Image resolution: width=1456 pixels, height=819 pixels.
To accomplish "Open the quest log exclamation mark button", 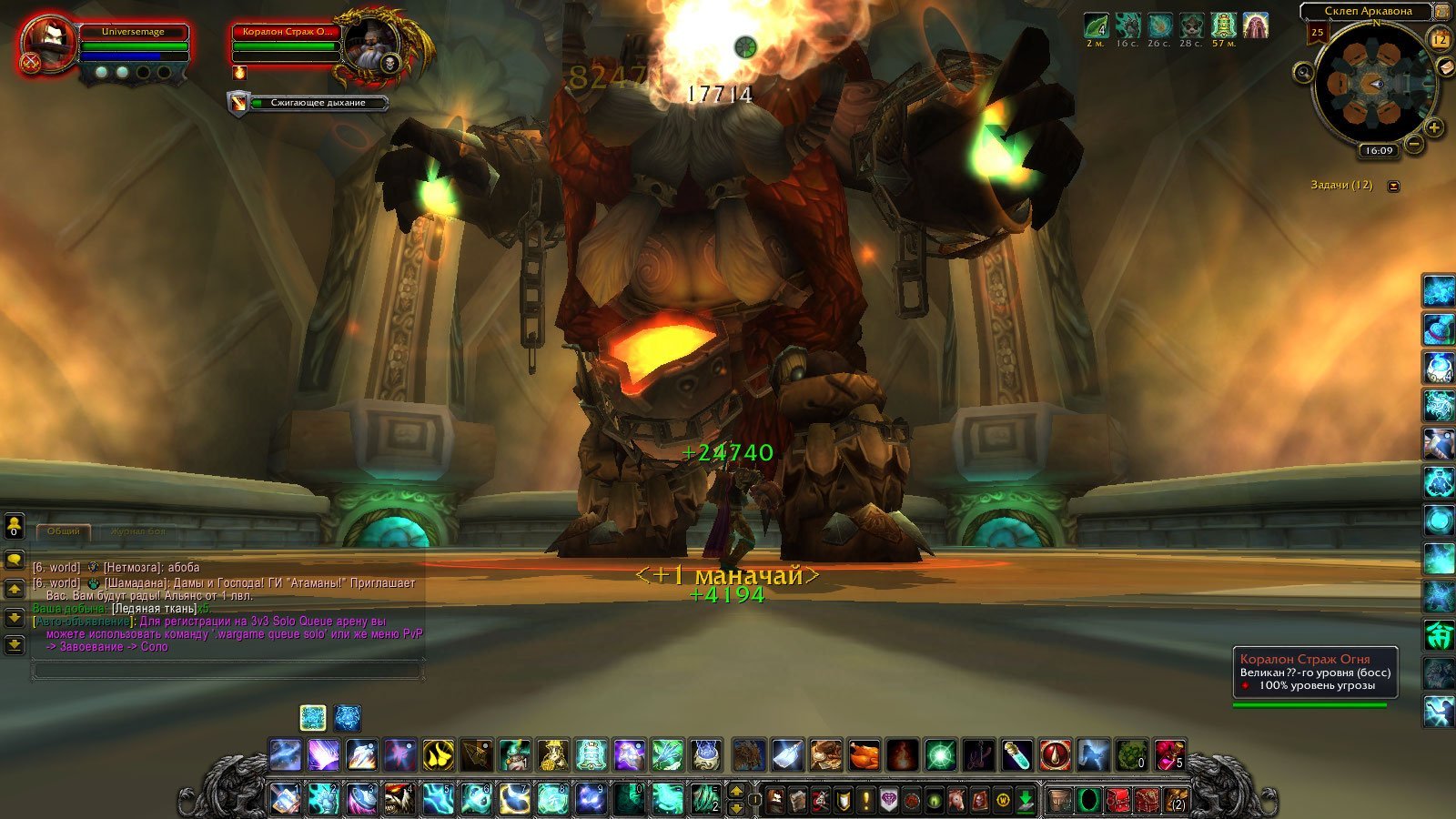I will pos(865,800).
